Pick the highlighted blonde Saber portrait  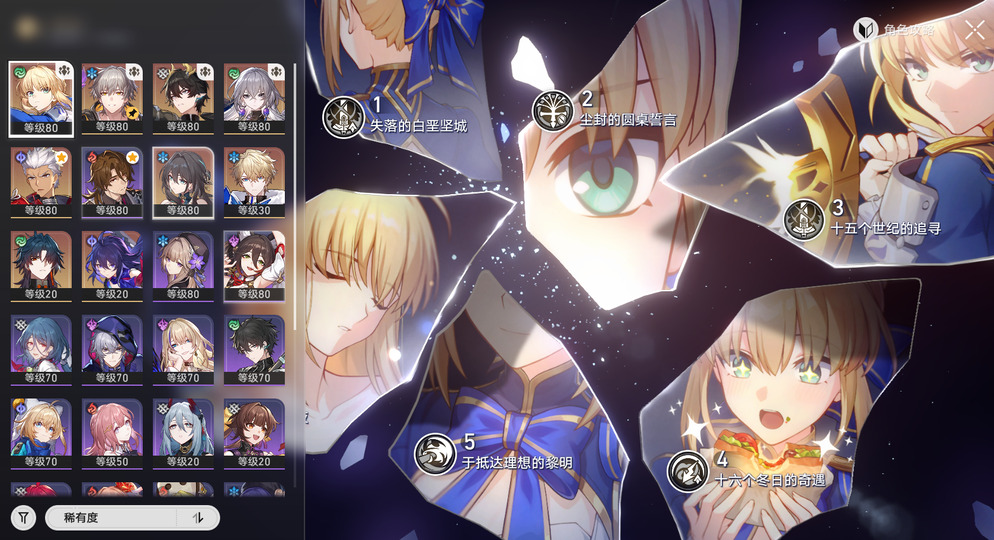[x=41, y=98]
